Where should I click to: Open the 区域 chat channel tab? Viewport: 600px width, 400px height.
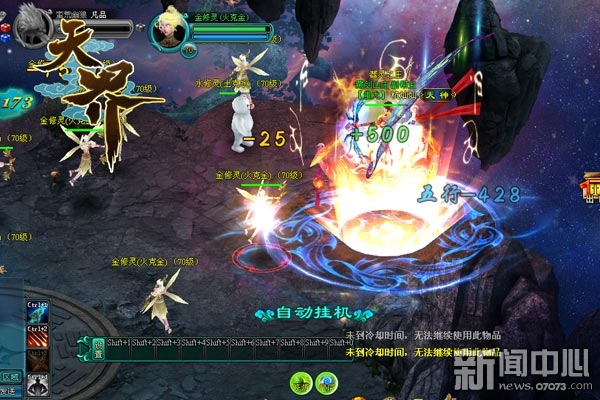pyautogui.click(x=10, y=378)
